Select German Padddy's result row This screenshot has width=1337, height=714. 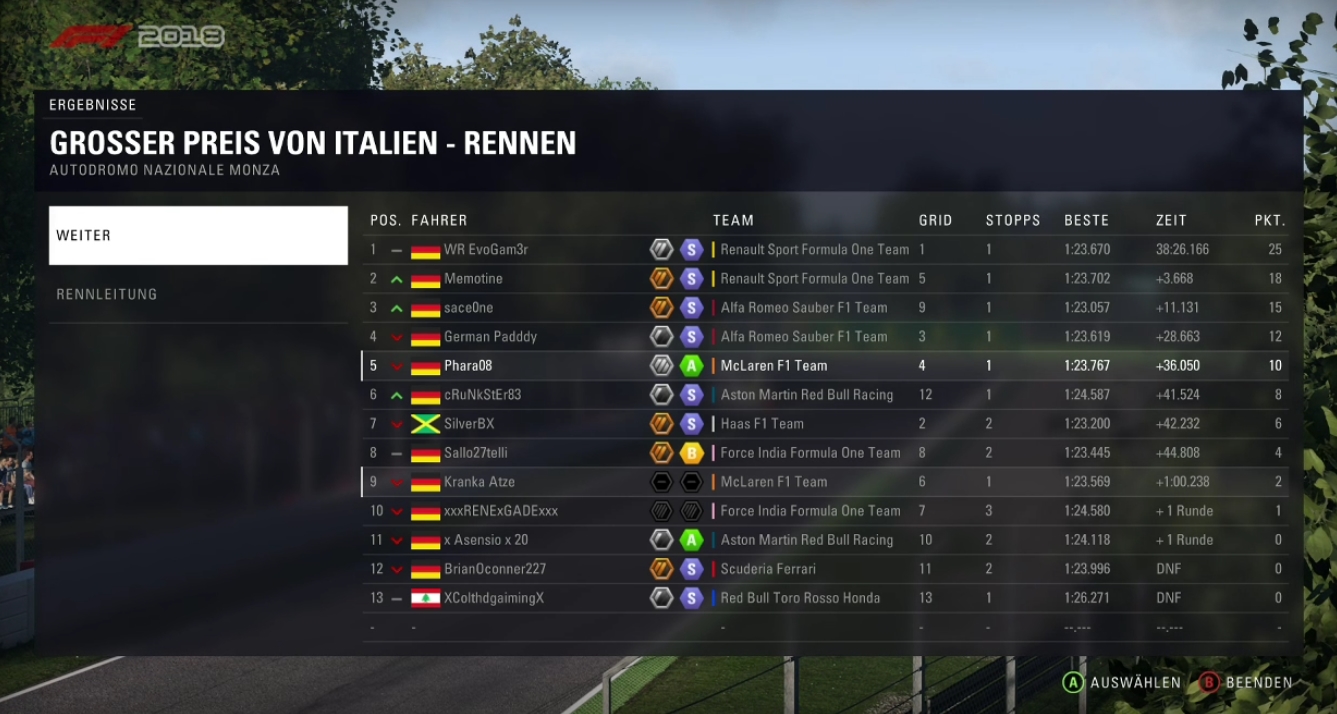[825, 337]
